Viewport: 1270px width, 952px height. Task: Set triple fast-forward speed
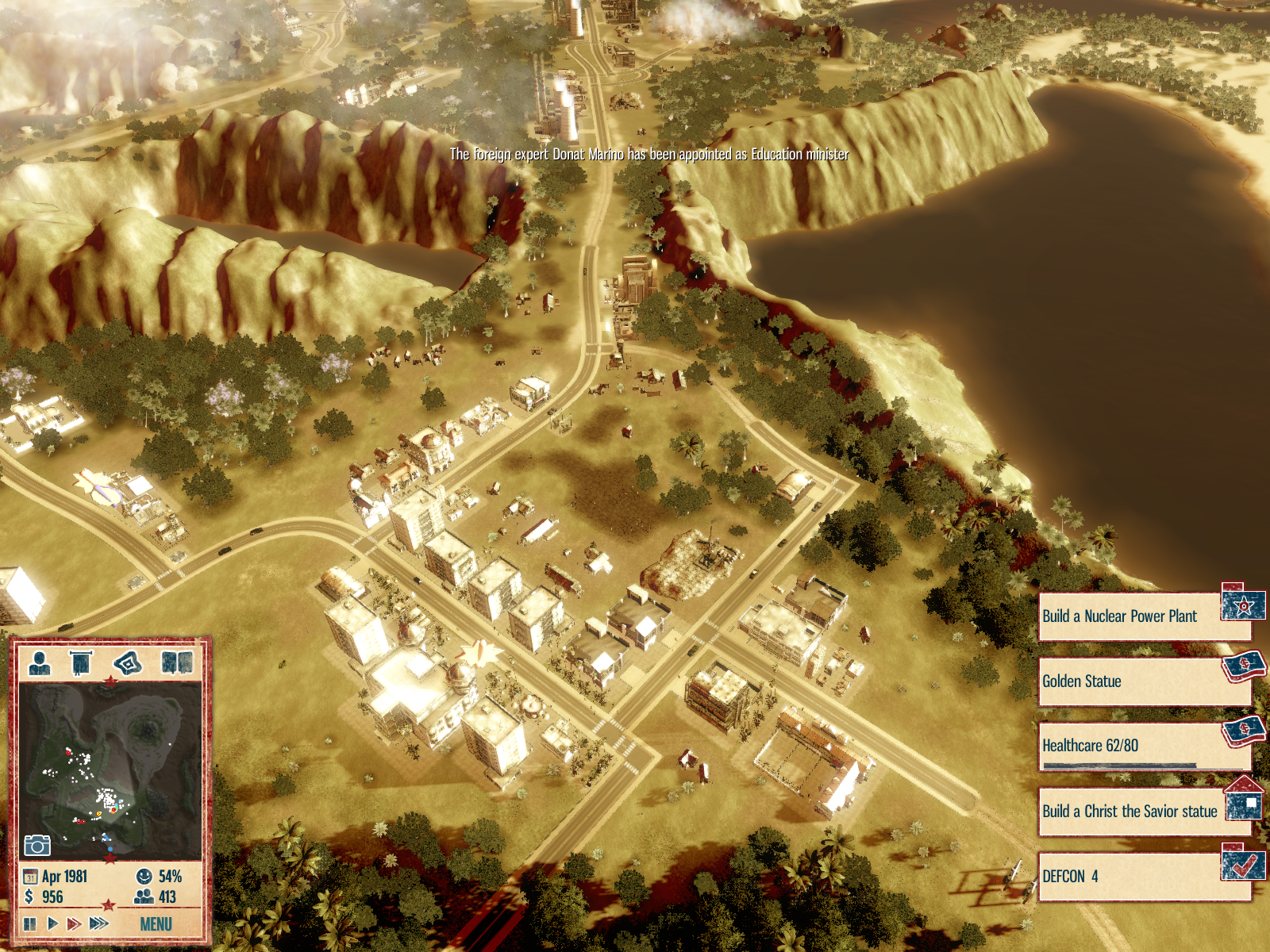99,923
